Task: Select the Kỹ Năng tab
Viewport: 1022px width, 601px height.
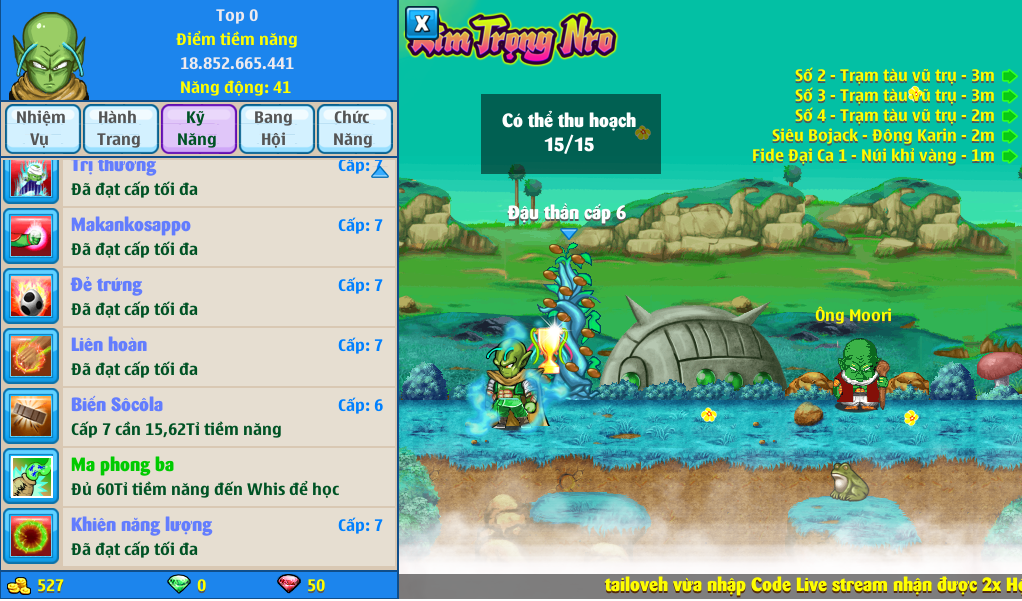Action: point(198,129)
